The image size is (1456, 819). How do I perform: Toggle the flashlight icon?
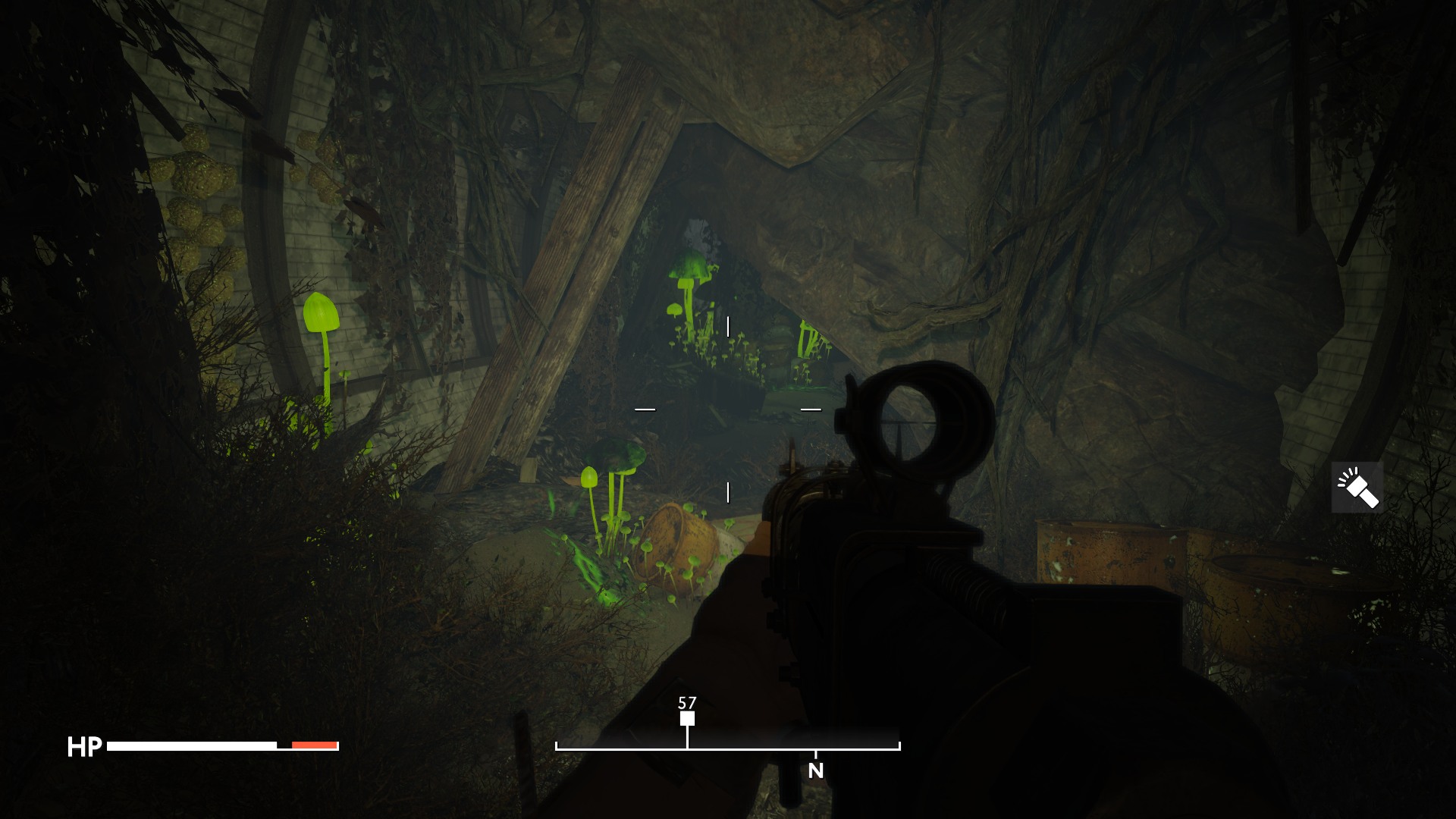pyautogui.click(x=1357, y=488)
